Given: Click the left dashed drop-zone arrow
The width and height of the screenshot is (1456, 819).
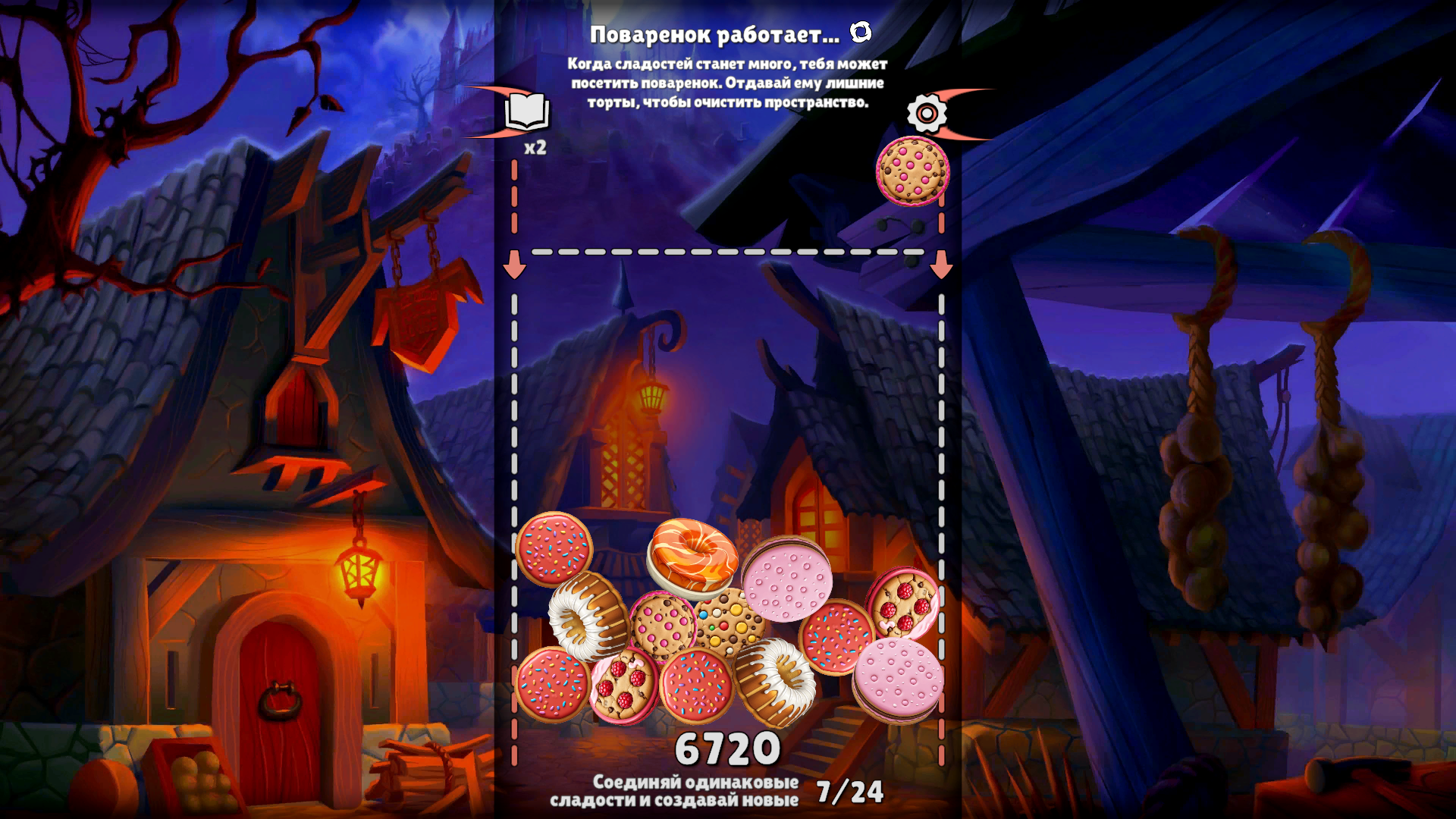Looking at the screenshot, I should [516, 267].
